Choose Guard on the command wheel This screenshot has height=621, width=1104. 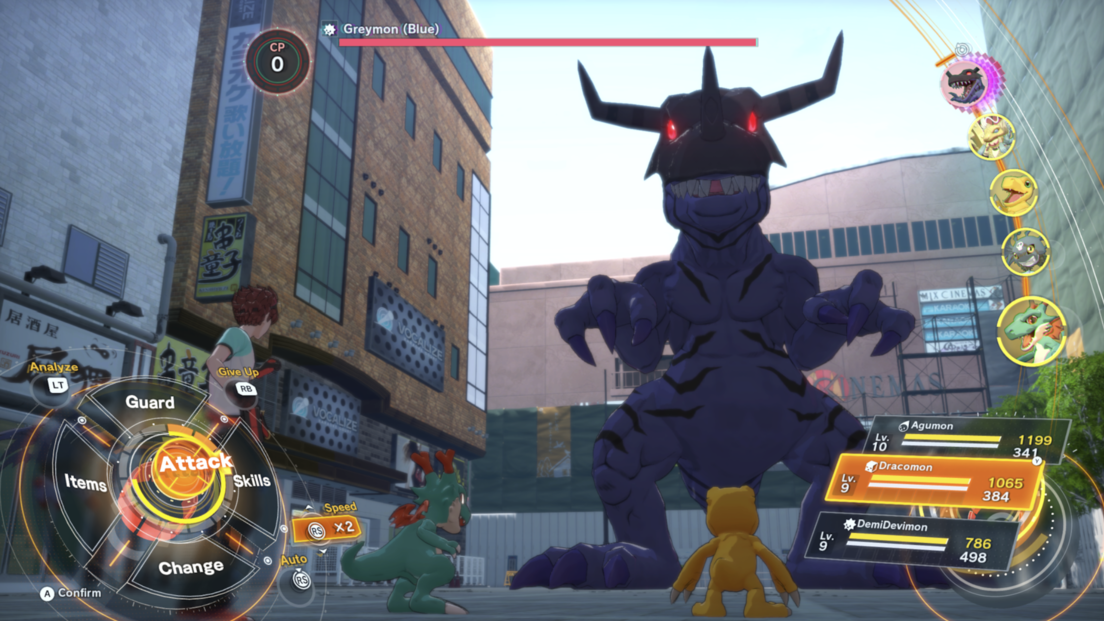click(x=150, y=402)
